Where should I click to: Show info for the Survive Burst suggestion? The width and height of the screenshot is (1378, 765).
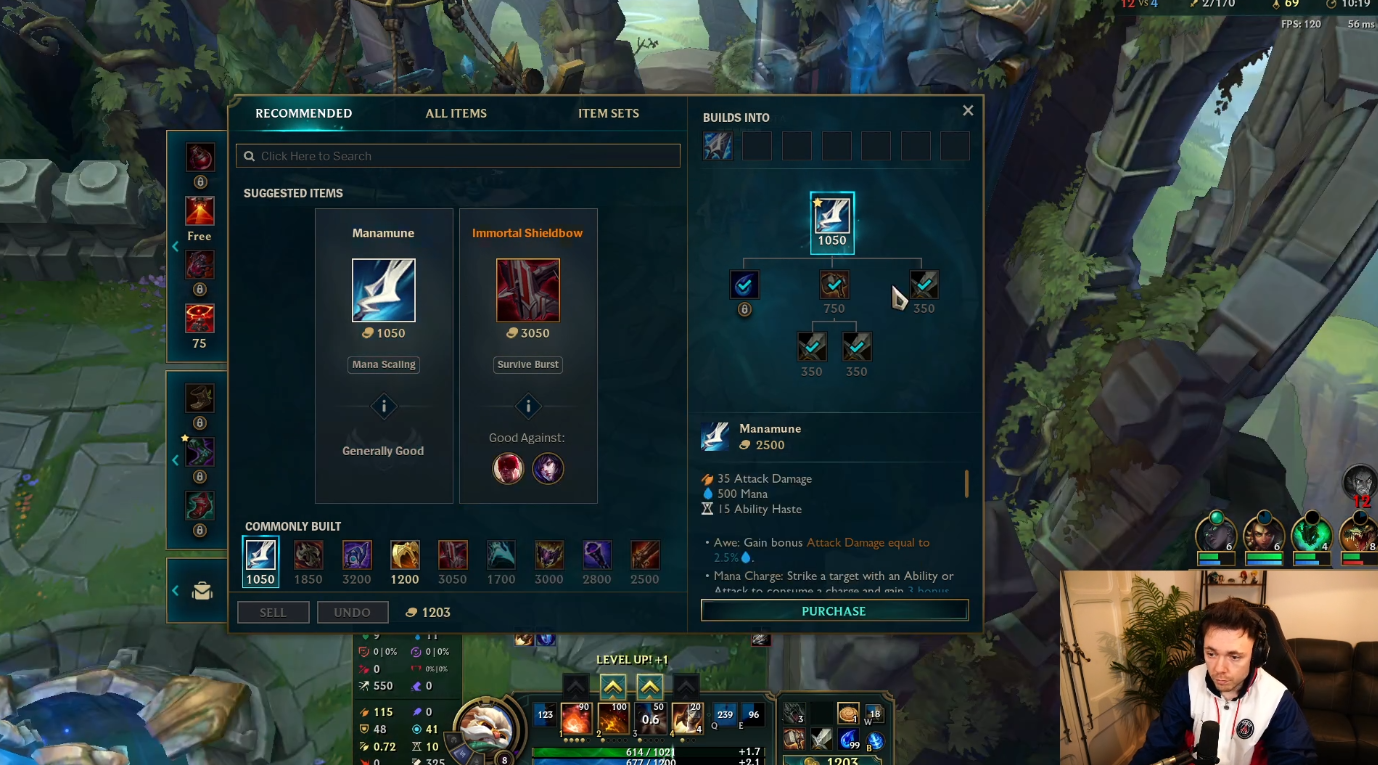pyautogui.click(x=528, y=406)
